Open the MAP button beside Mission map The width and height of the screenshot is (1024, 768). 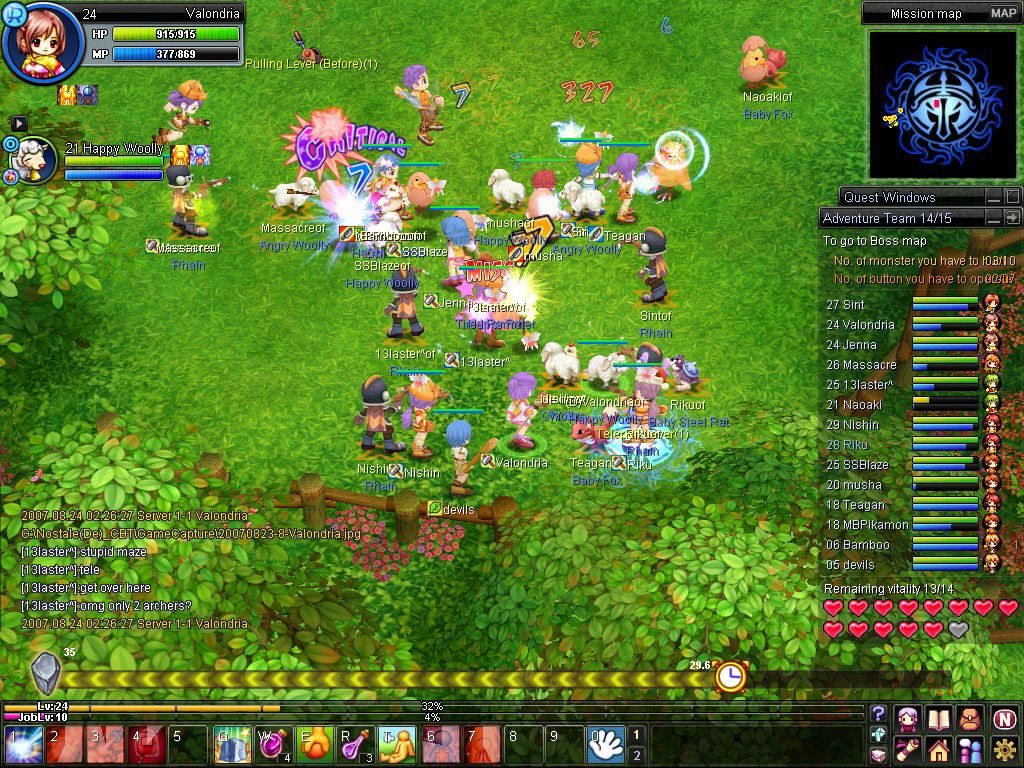[x=1003, y=13]
